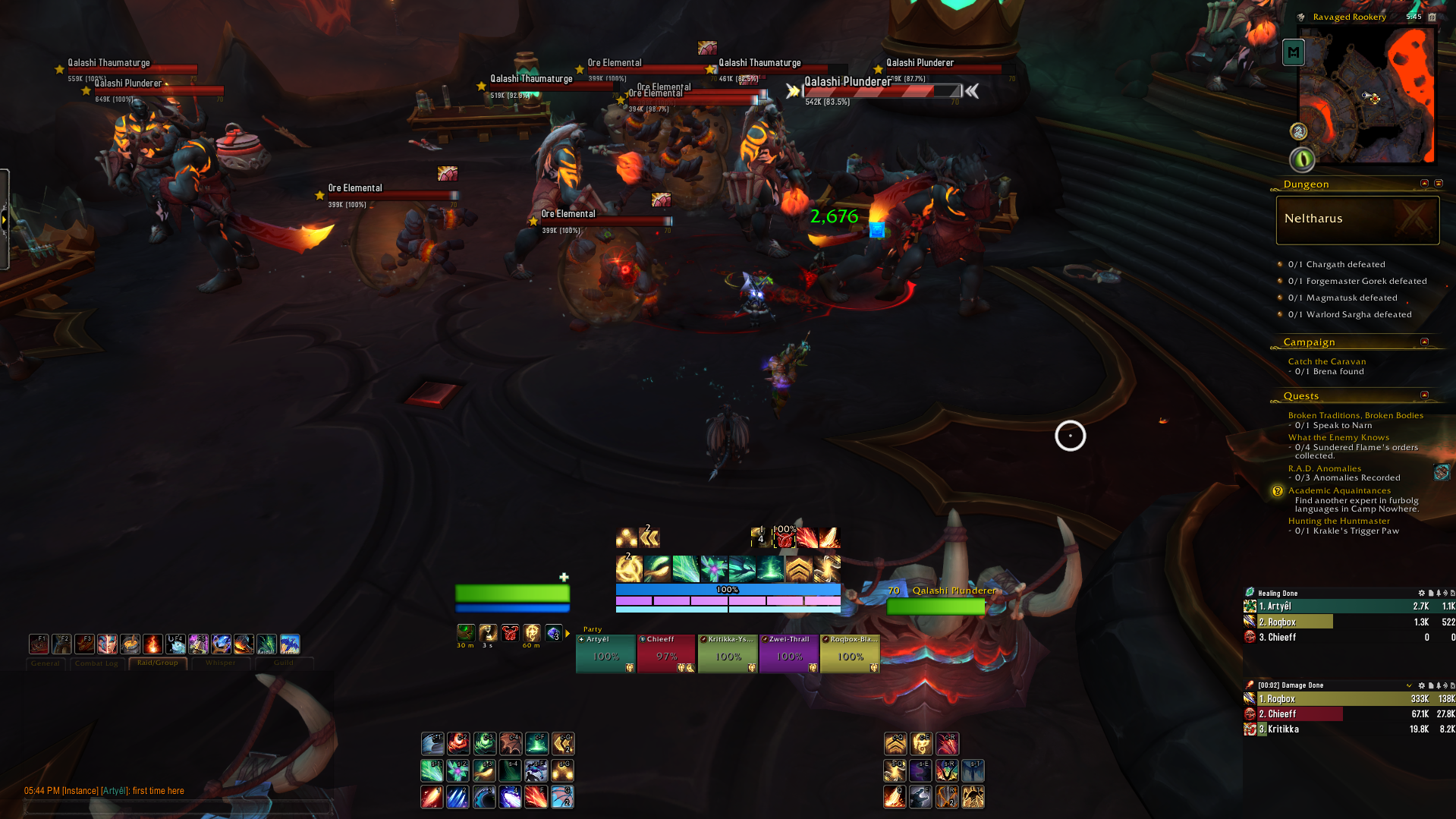Open the R.A.D. Anomalies quest
Screen dimensions: 1456x819
[1324, 468]
